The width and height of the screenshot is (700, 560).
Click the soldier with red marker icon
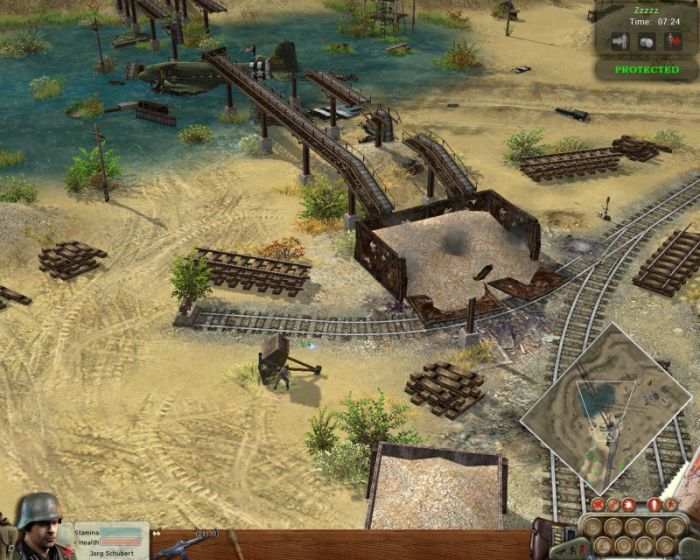pyautogui.click(x=672, y=42)
